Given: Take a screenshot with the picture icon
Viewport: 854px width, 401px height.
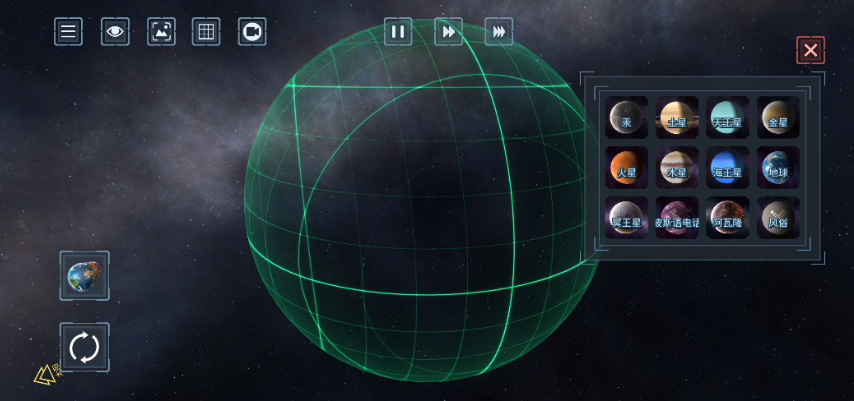Looking at the screenshot, I should (161, 32).
